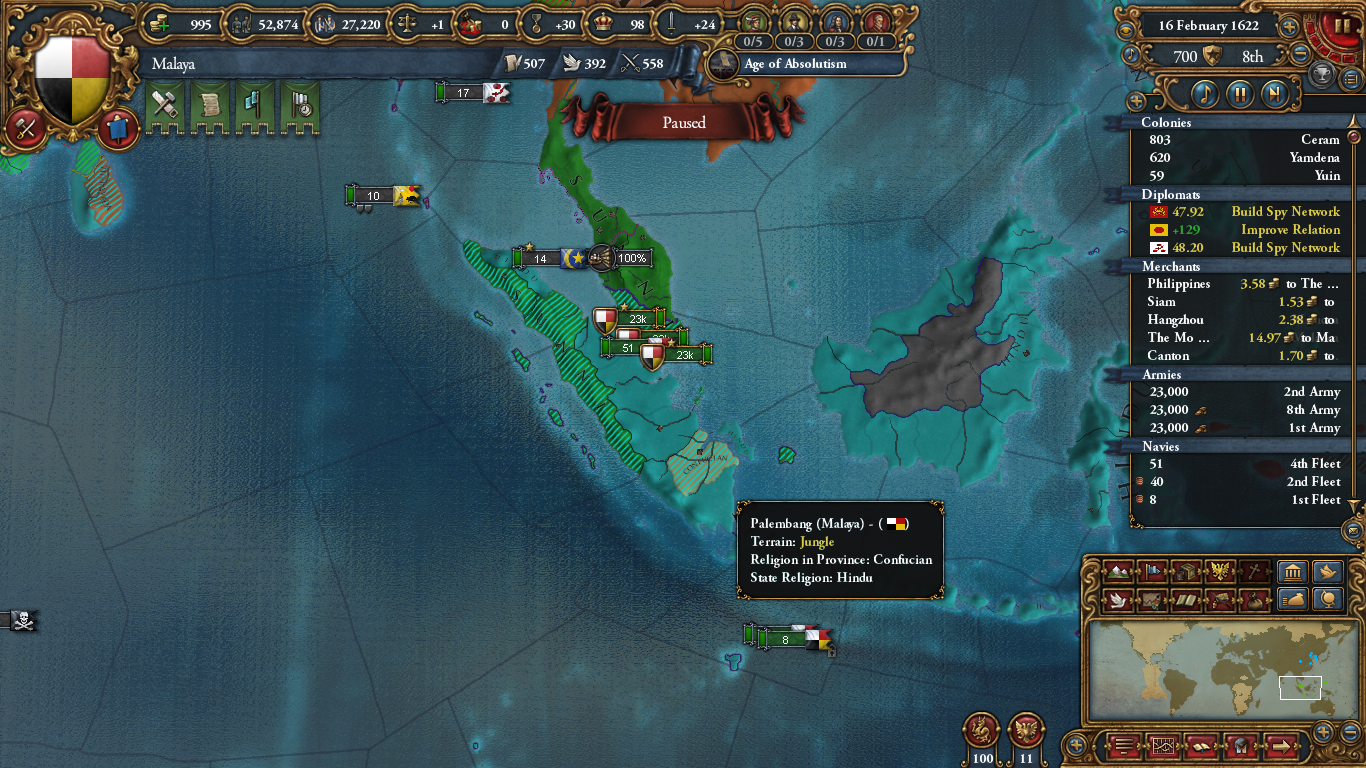Toggle pause on the in-game music
This screenshot has width=1366, height=768.
(x=1239, y=92)
